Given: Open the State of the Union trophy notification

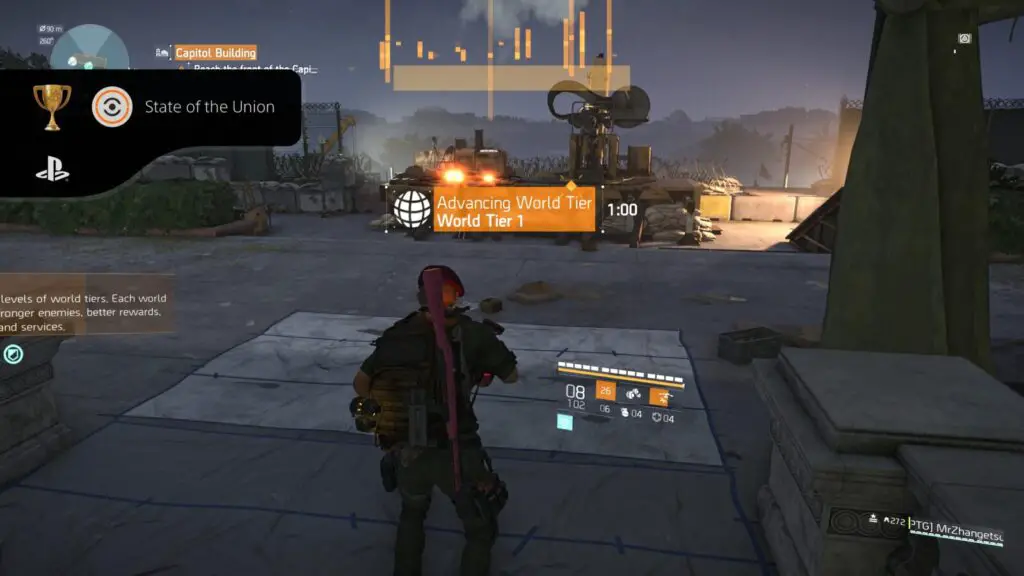Looking at the screenshot, I should click(209, 107).
